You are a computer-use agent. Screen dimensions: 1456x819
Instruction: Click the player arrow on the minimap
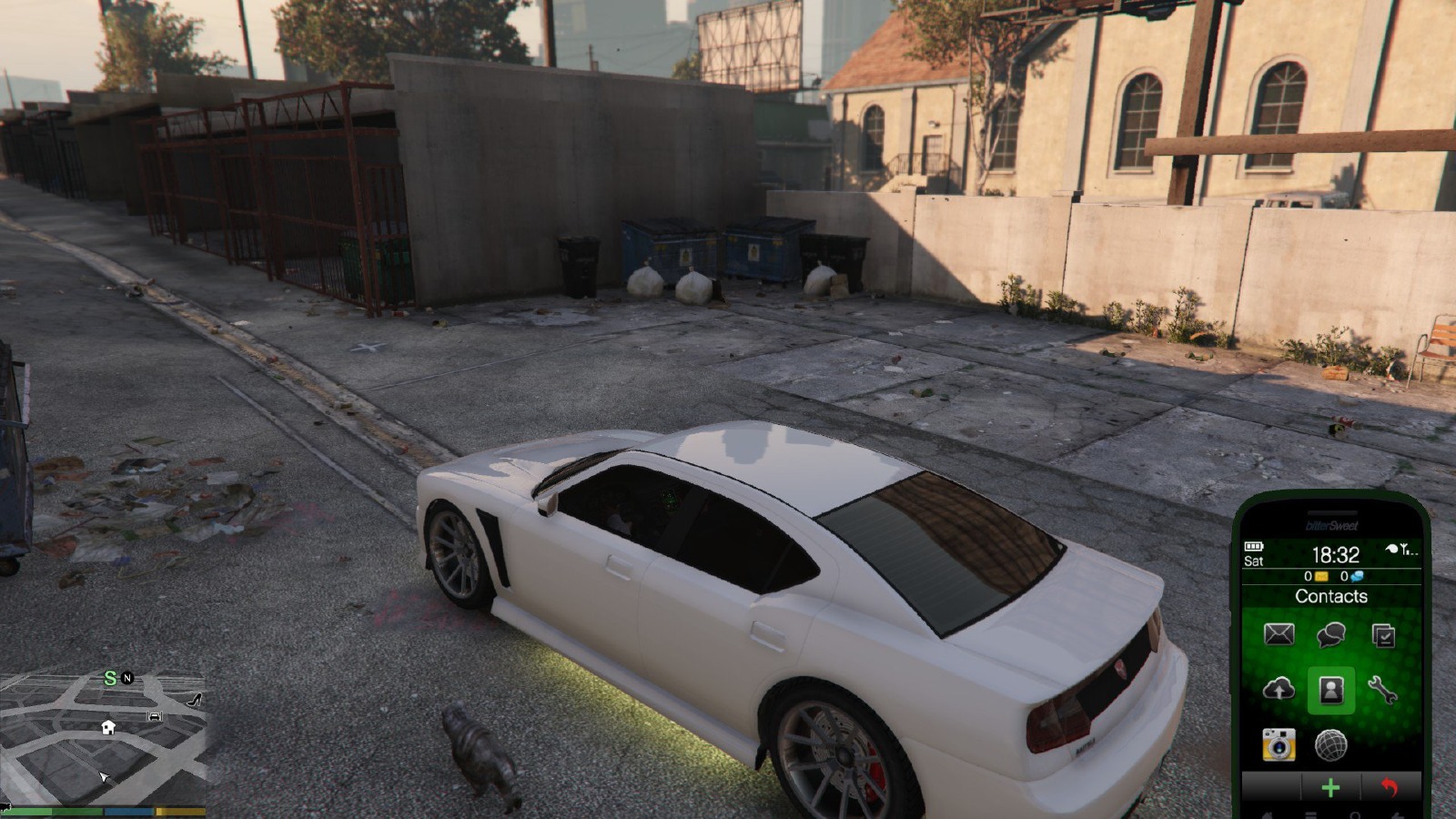pos(104,776)
